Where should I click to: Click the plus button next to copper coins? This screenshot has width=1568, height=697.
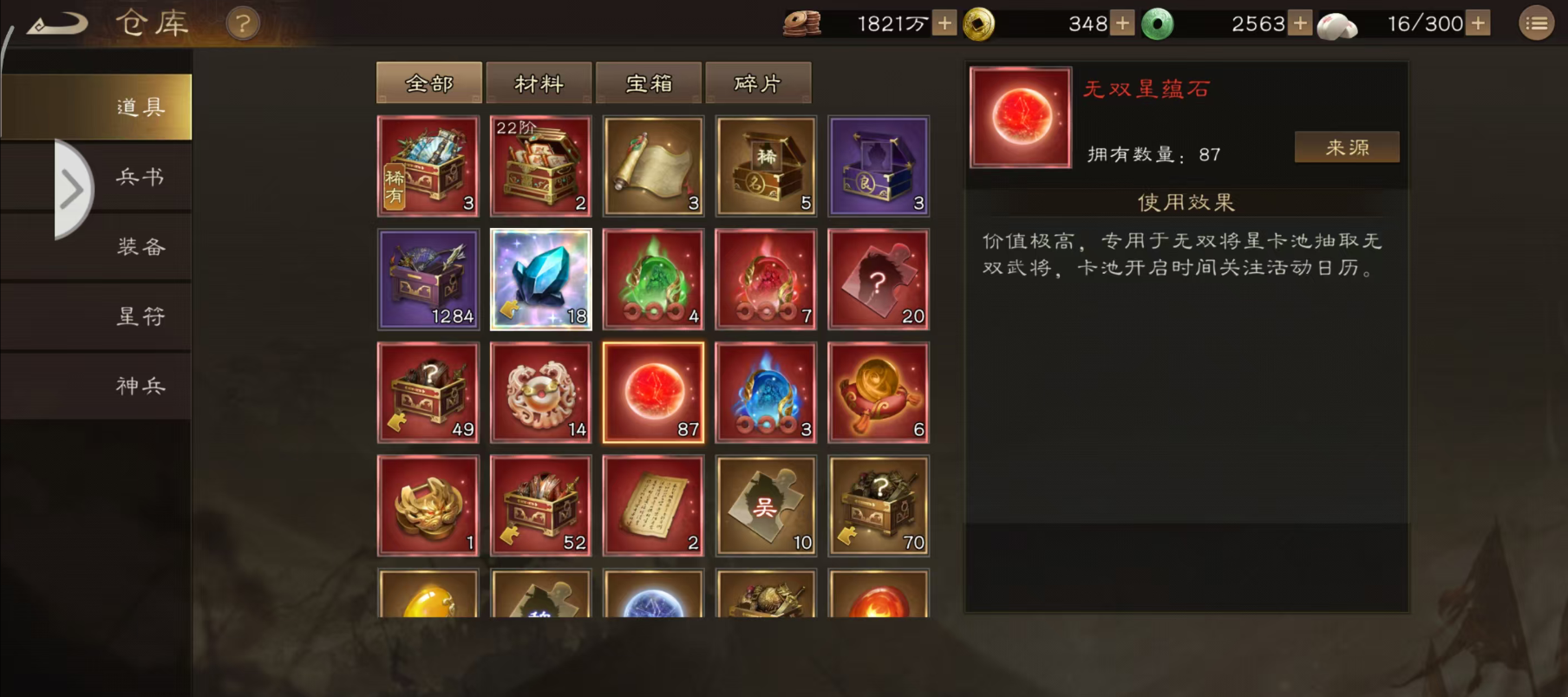942,23
